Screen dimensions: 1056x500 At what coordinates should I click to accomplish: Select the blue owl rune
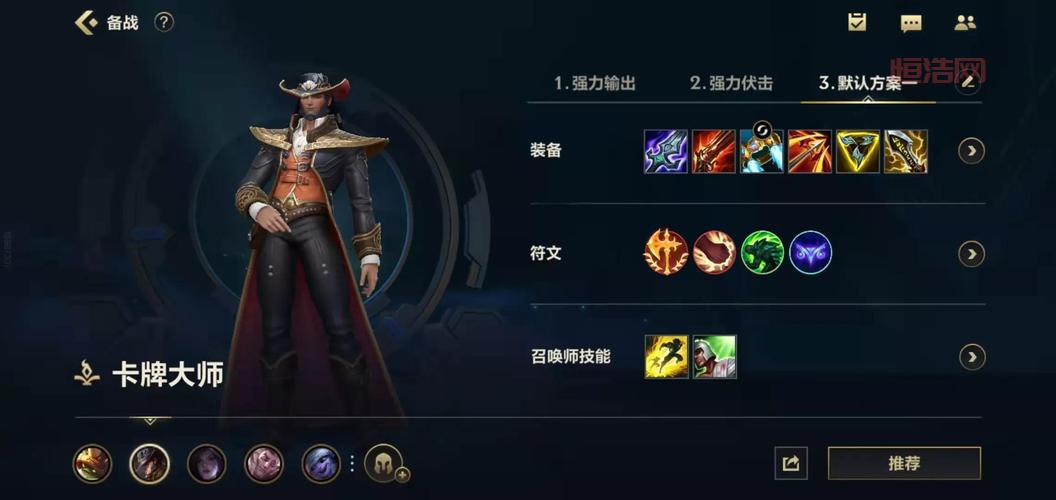pos(810,253)
